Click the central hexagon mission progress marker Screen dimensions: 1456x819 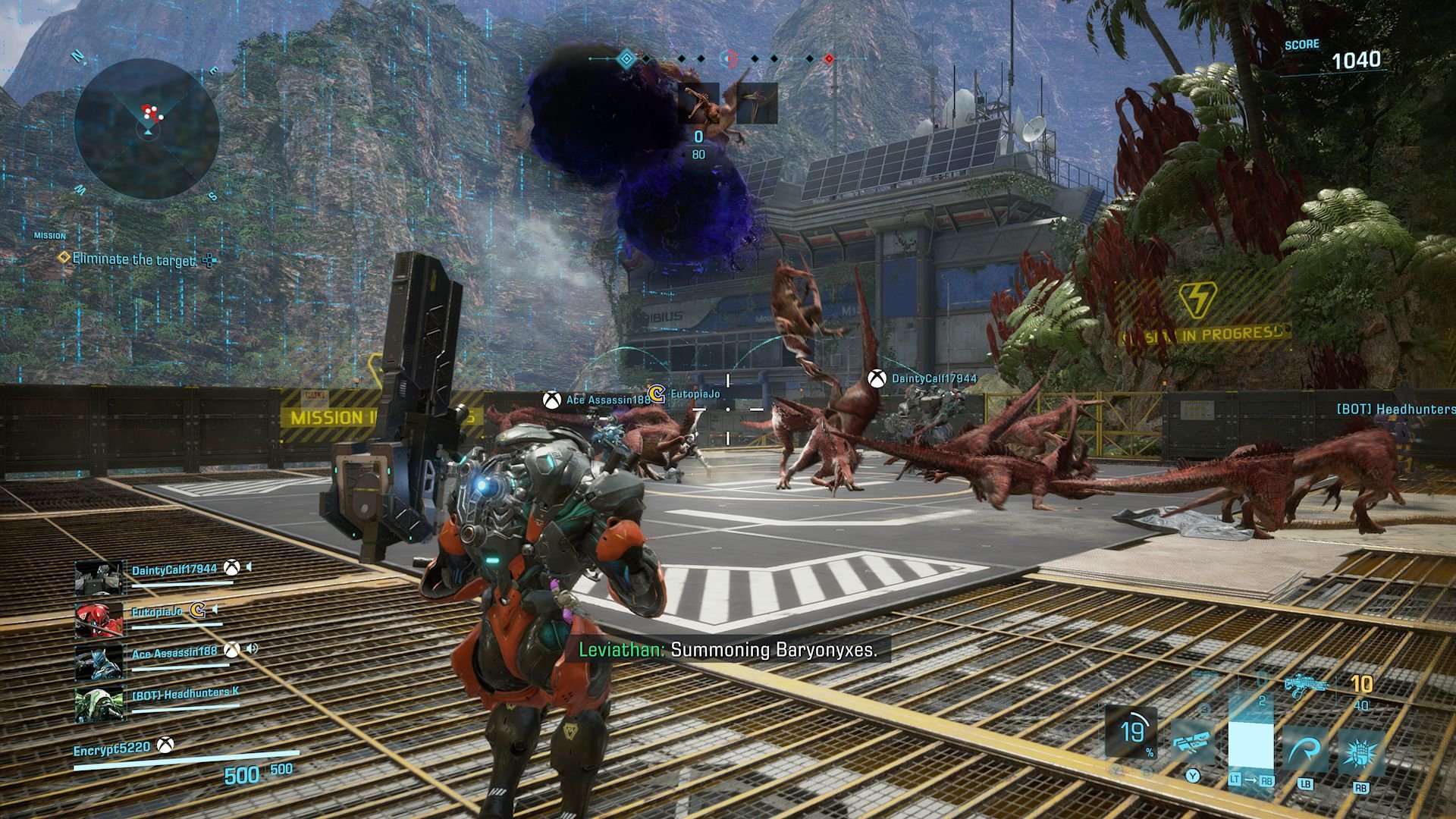(x=729, y=58)
